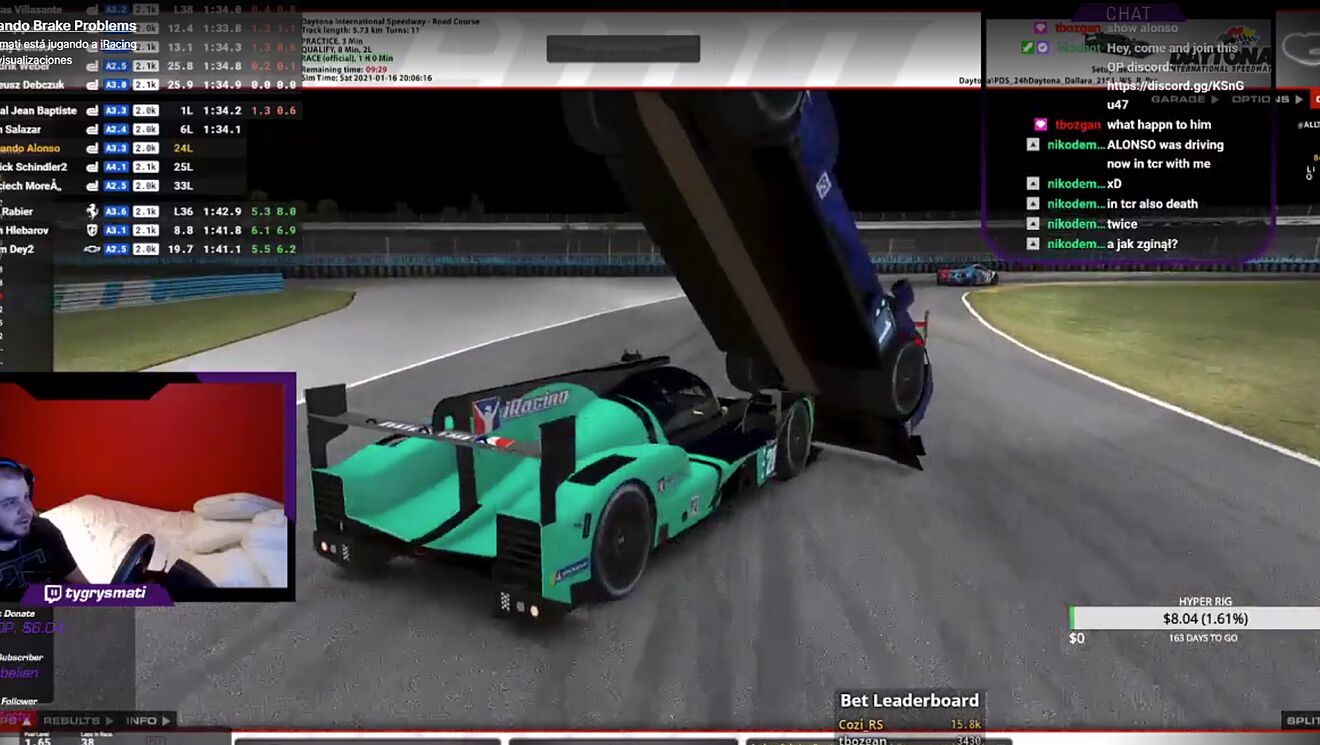1320x745 pixels.
Task: Select the Dallara class icon next to Fernando Alonso
Action: coord(92,148)
